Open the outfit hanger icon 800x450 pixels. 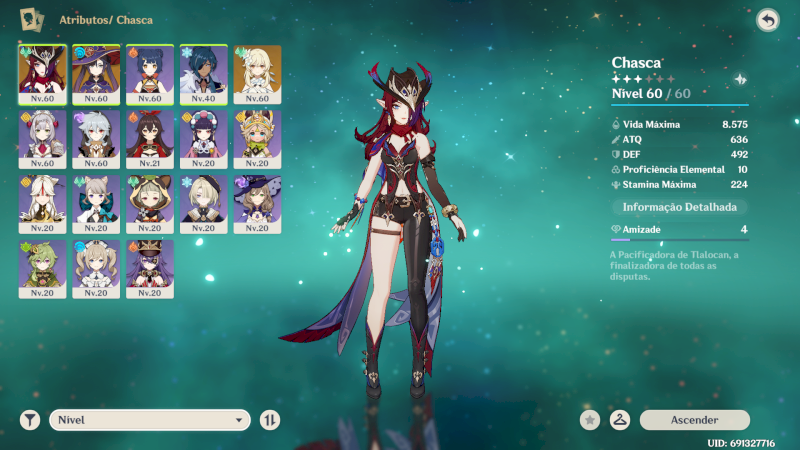click(620, 420)
